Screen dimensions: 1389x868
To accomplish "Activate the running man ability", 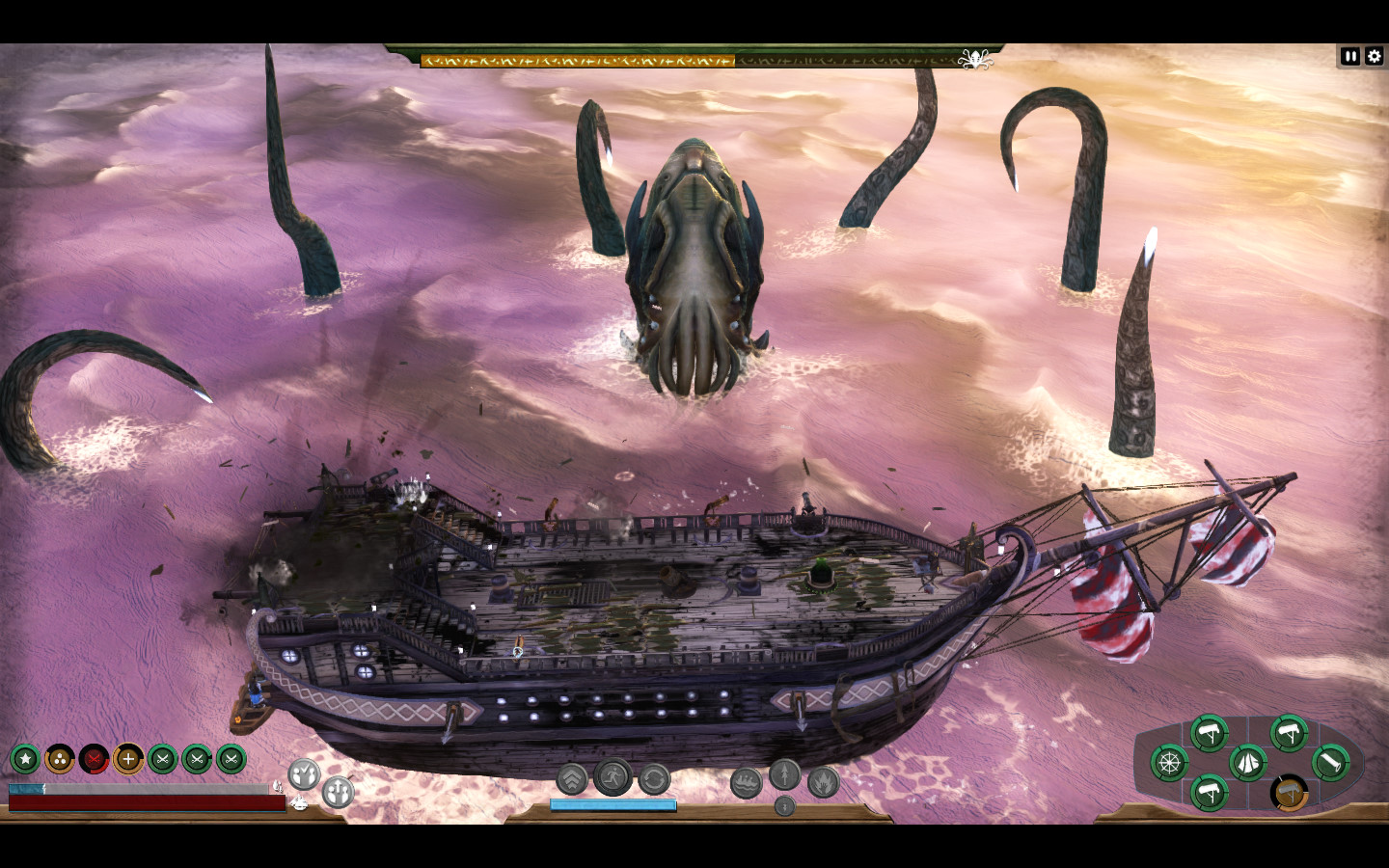I will click(613, 776).
